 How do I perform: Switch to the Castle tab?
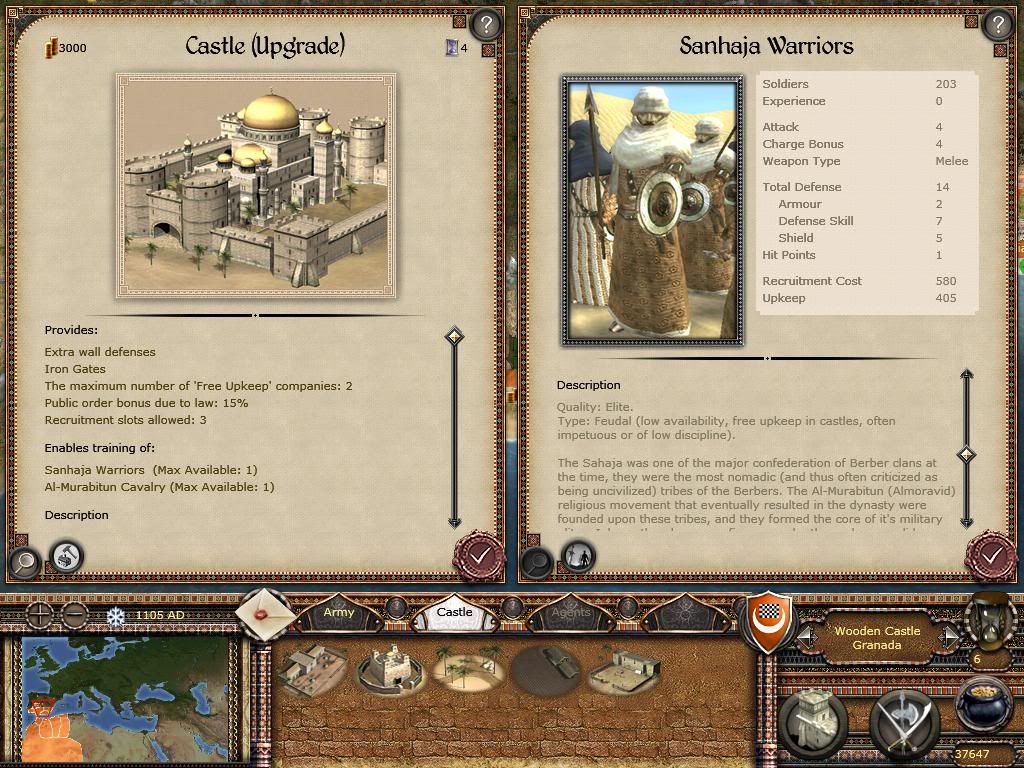click(x=455, y=612)
